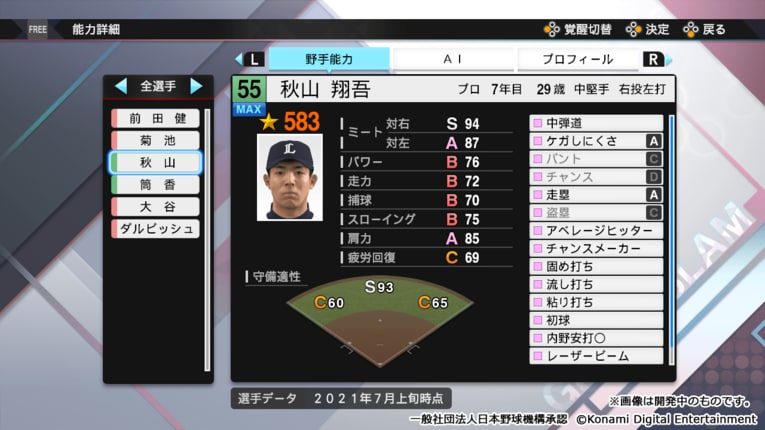Viewport: 765px width, 430px height.
Task: Select player 前田健 in the list
Action: click(157, 119)
